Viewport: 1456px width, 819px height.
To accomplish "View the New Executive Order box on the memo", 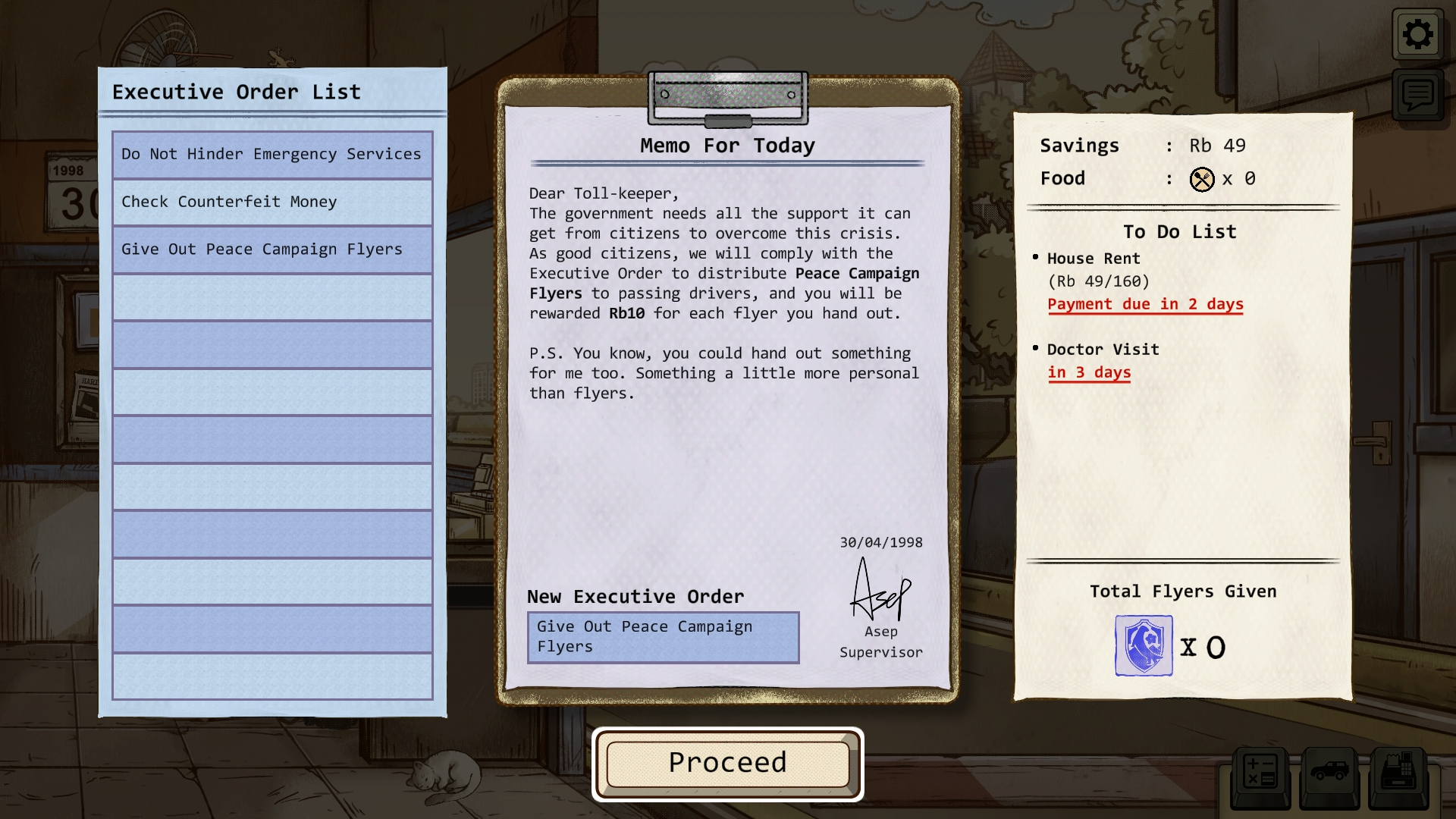I will [663, 637].
